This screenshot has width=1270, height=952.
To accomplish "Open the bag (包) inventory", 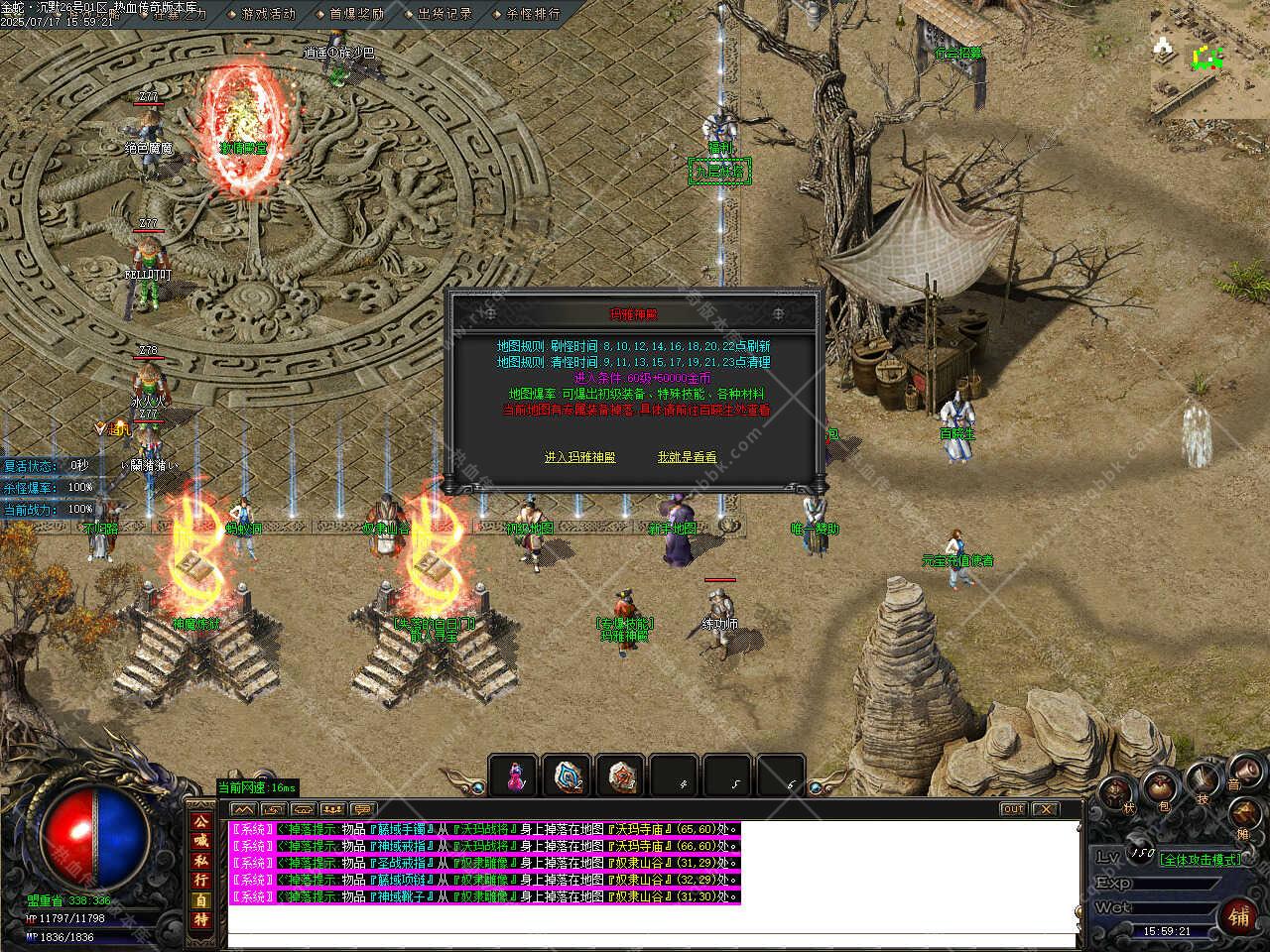I will click(1160, 788).
